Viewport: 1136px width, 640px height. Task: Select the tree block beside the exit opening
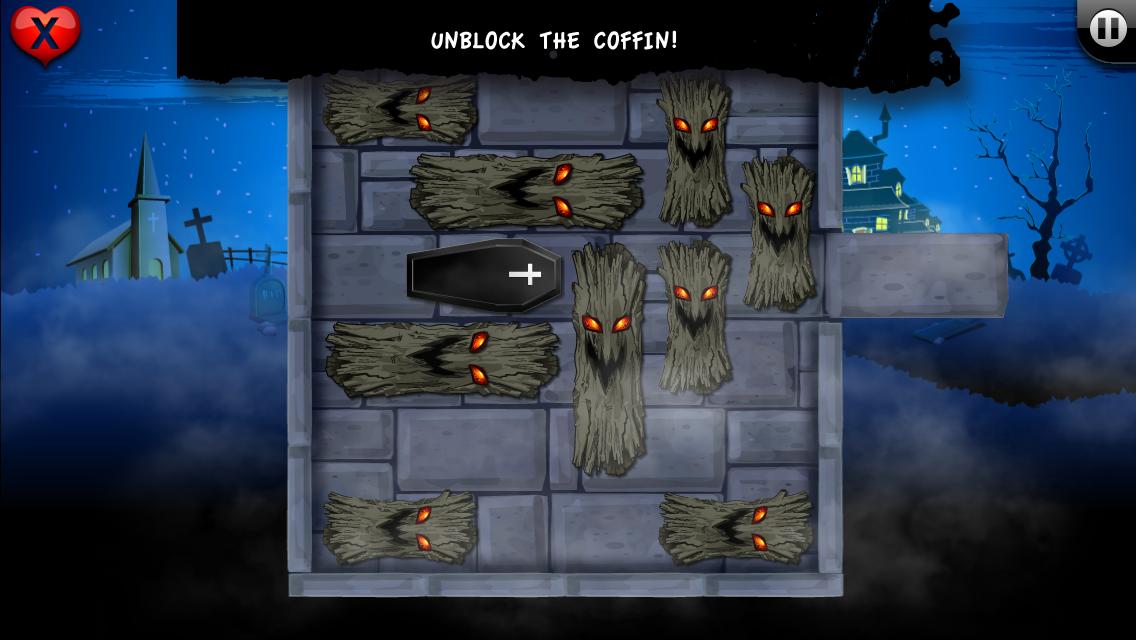point(778,232)
